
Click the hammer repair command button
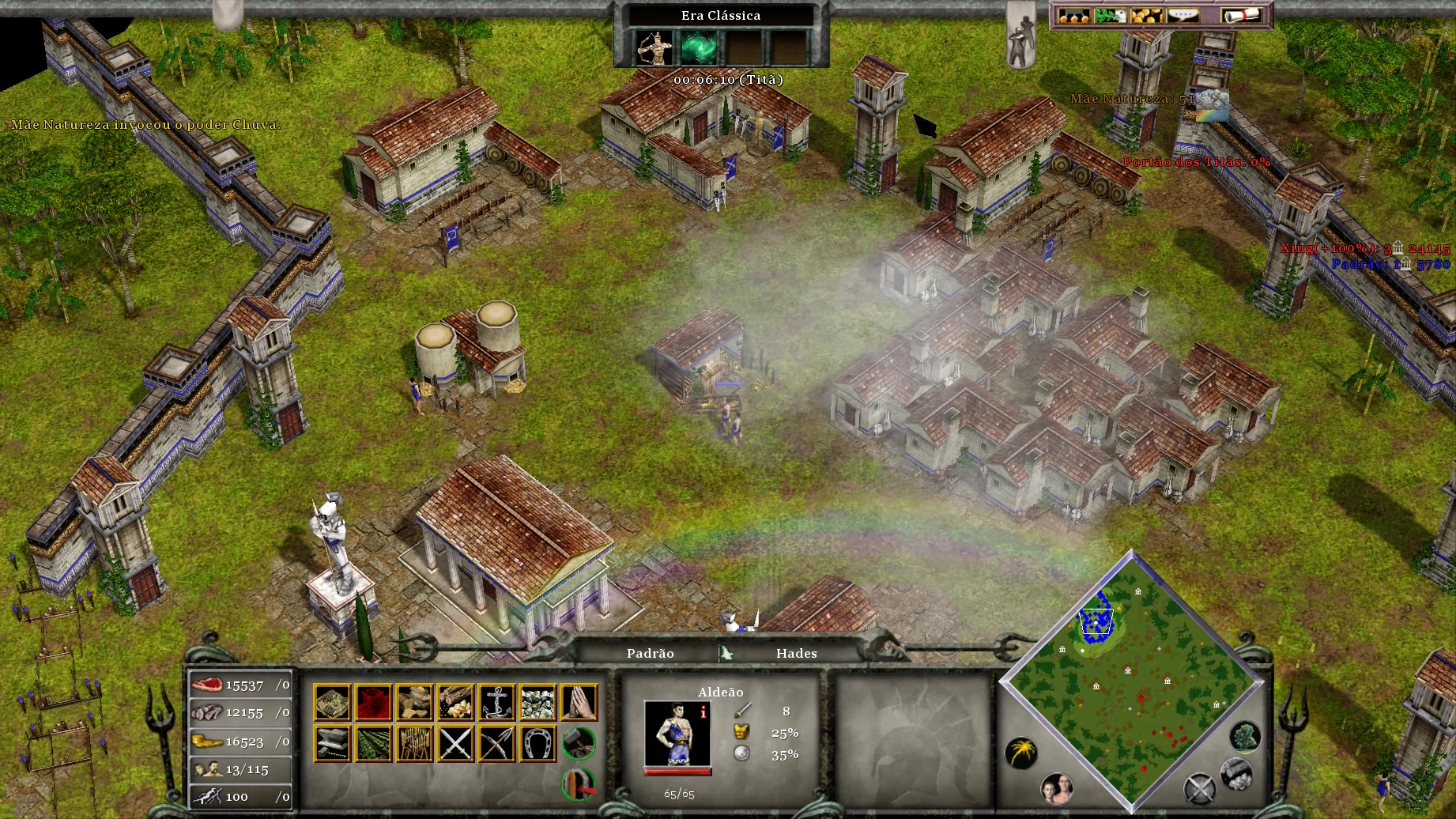pyautogui.click(x=579, y=742)
